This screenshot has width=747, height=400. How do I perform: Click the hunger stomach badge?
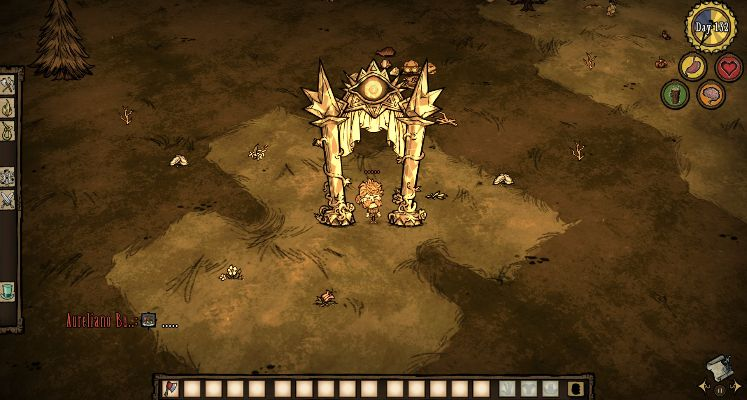tap(692, 67)
